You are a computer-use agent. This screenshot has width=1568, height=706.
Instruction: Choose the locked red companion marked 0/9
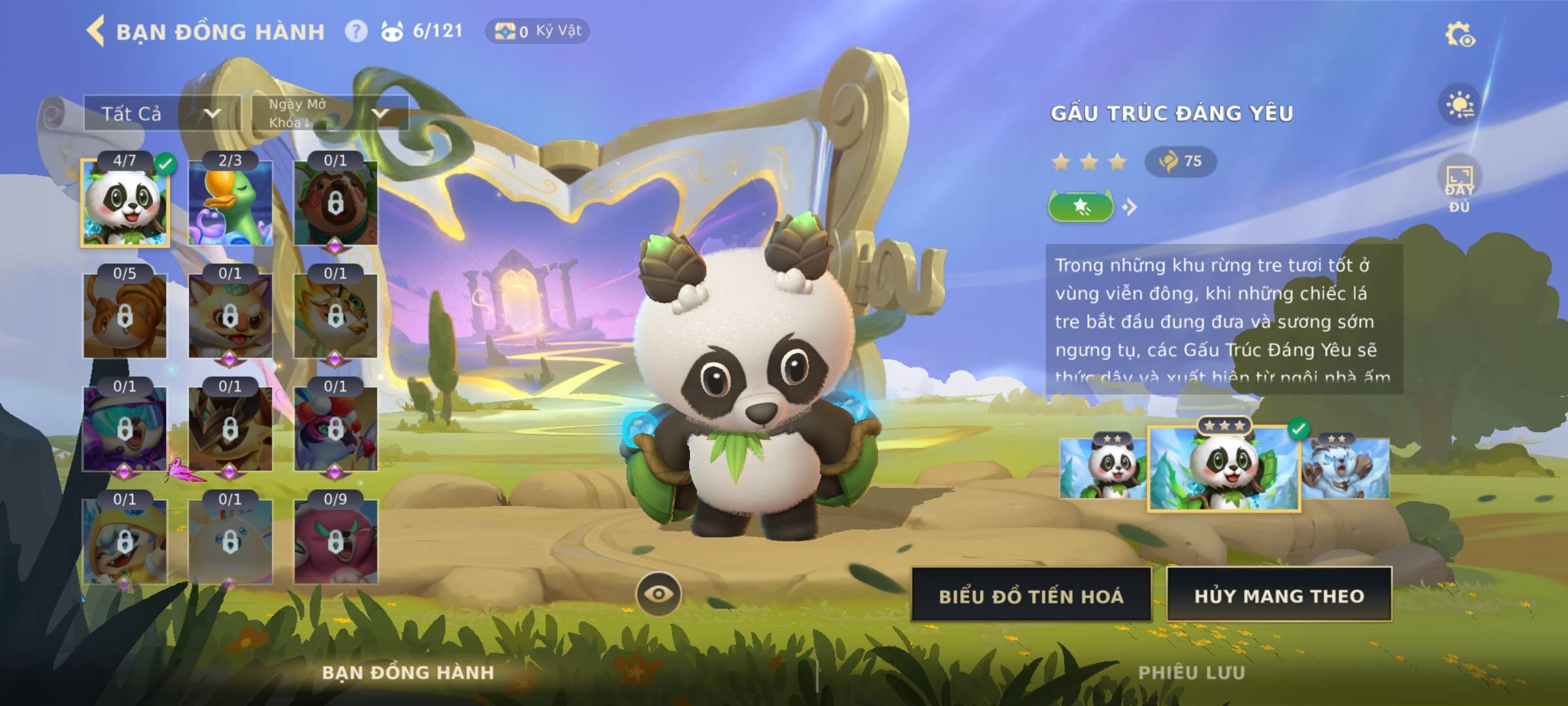pos(335,541)
